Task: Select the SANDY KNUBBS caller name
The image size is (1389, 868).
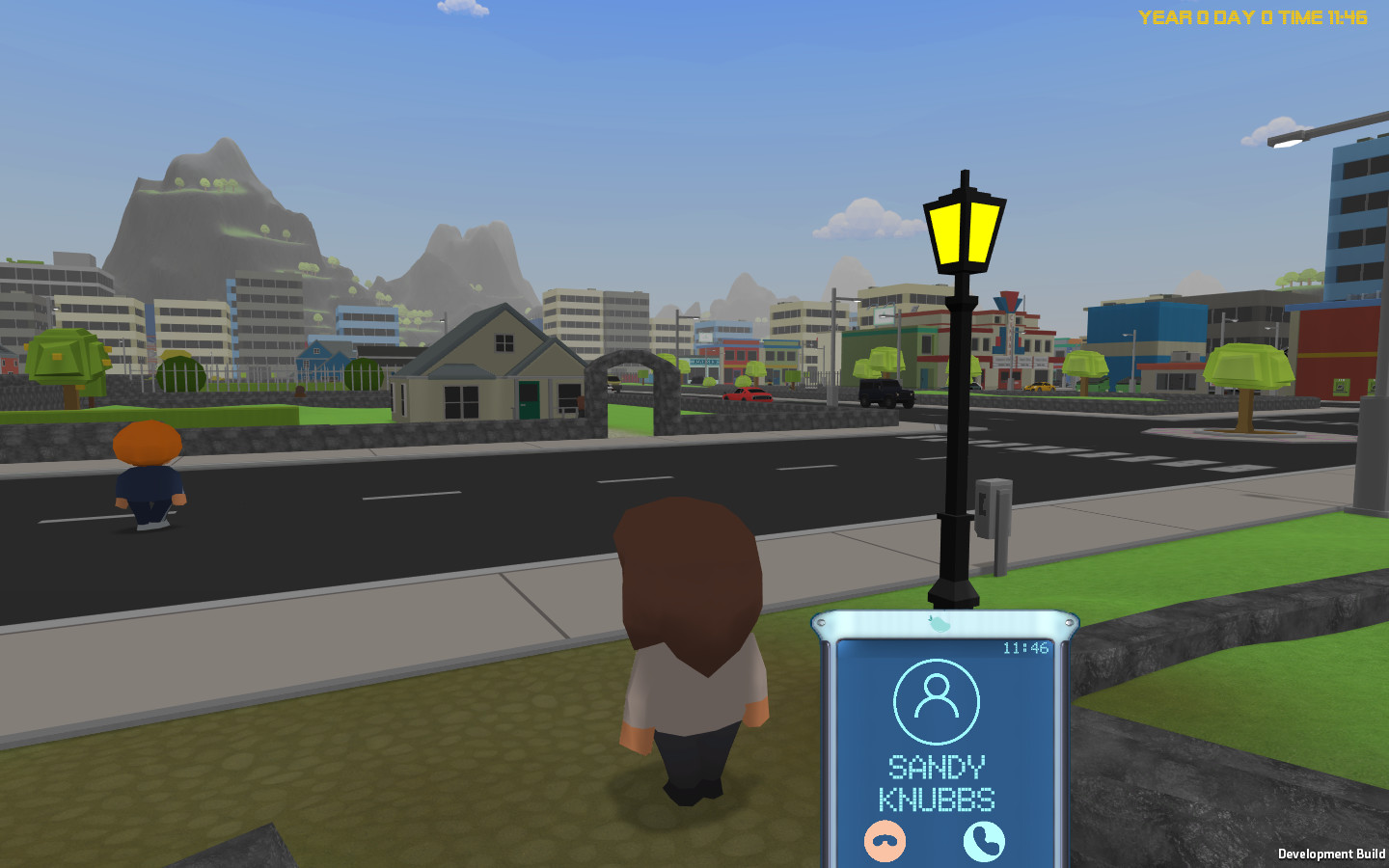Action: (x=938, y=783)
